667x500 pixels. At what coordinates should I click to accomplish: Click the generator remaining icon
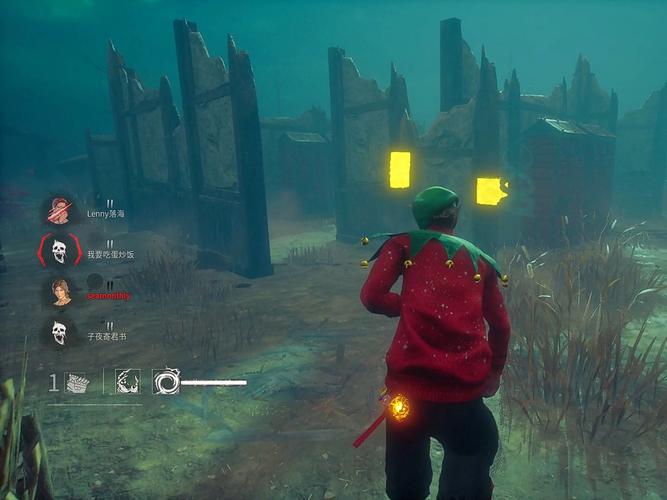tap(77, 382)
